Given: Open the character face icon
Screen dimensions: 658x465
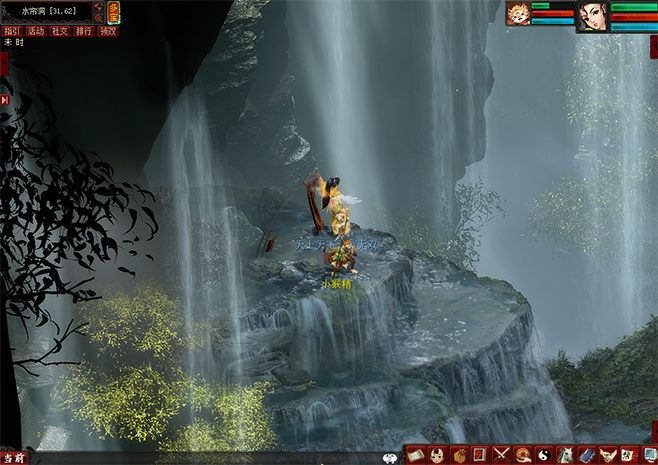Looking at the screenshot, I should (436, 455).
